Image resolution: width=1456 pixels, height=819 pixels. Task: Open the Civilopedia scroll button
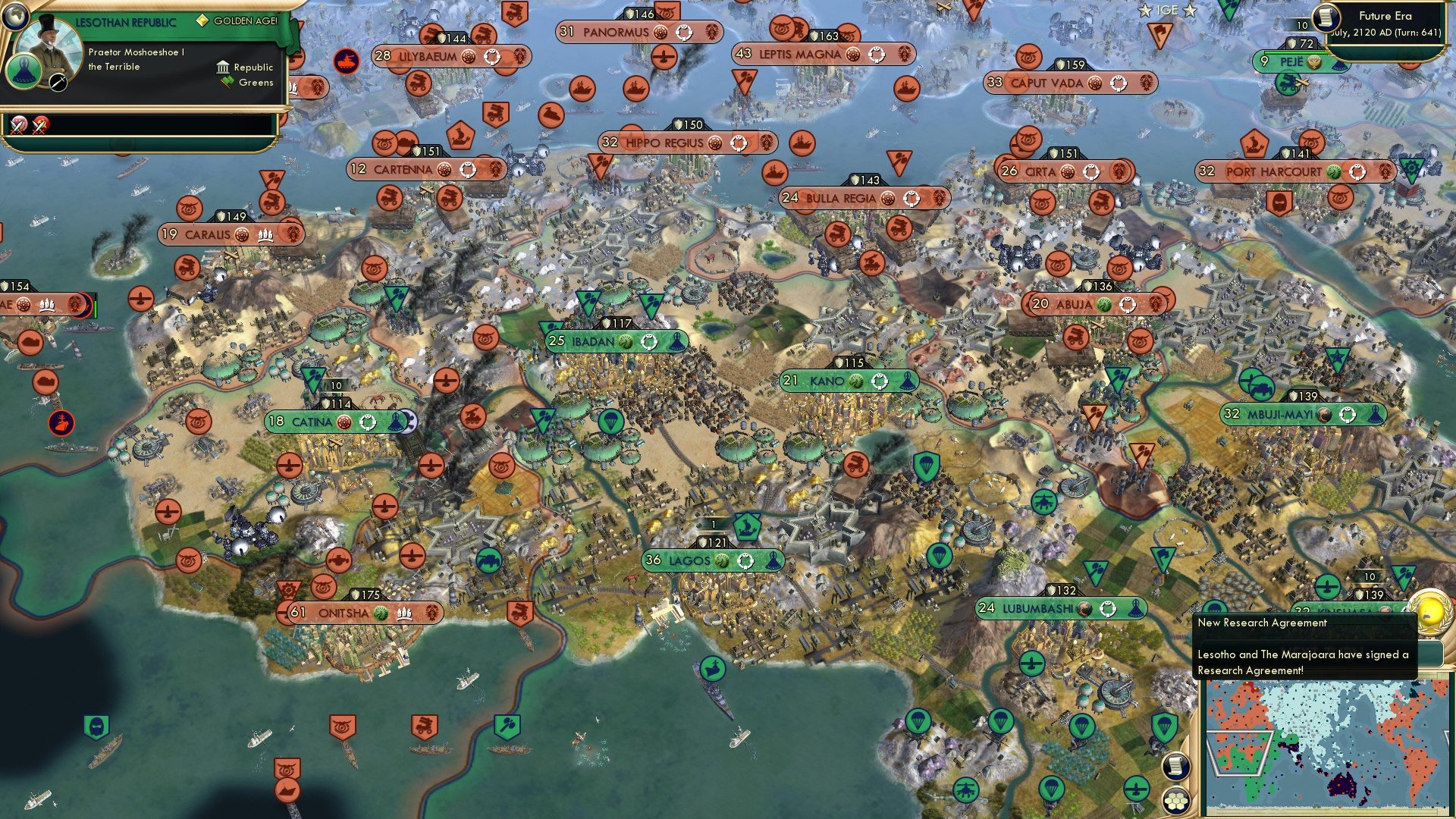pyautogui.click(x=1175, y=767)
